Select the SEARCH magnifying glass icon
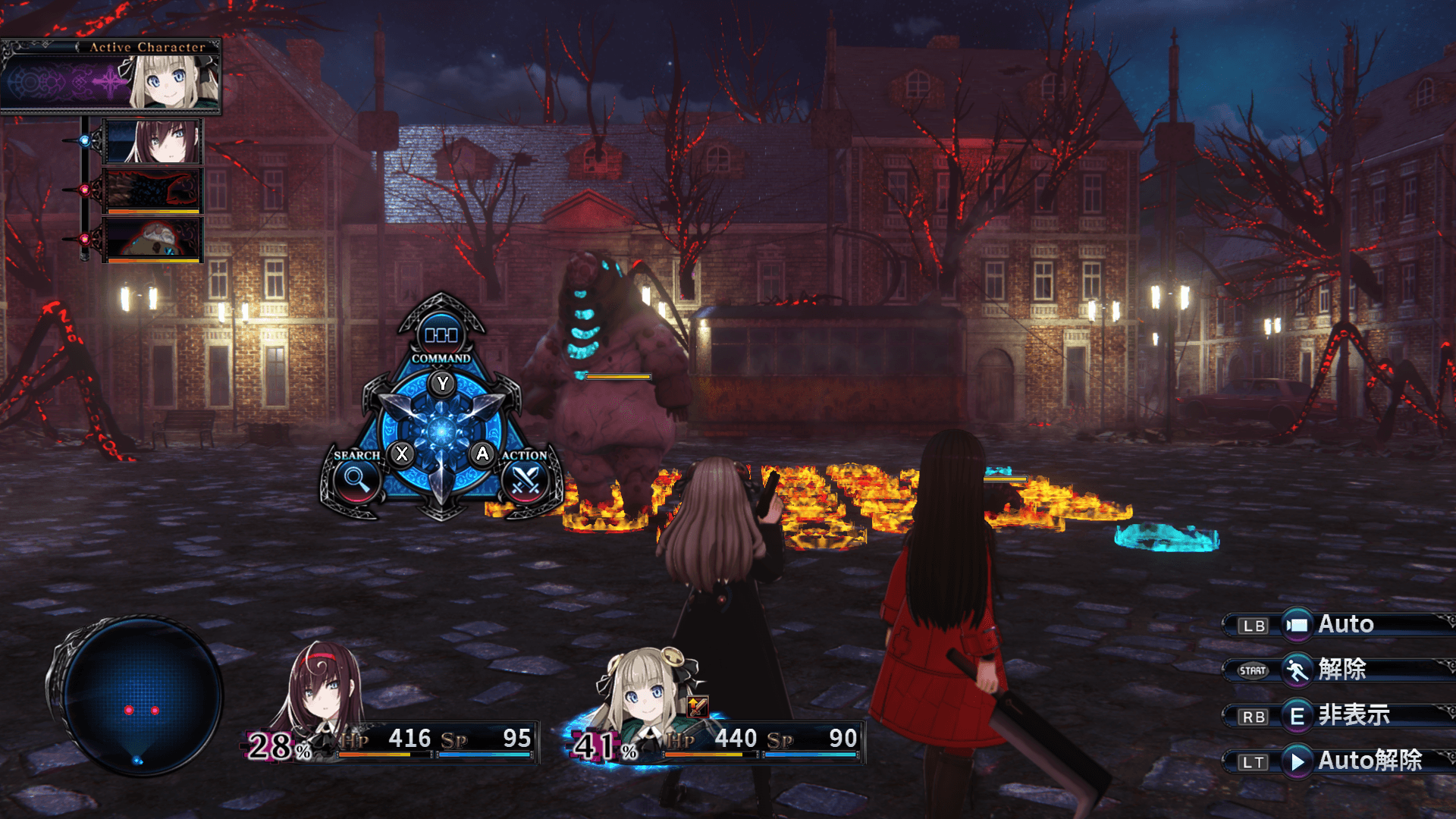Viewport: 1456px width, 819px height. click(355, 480)
